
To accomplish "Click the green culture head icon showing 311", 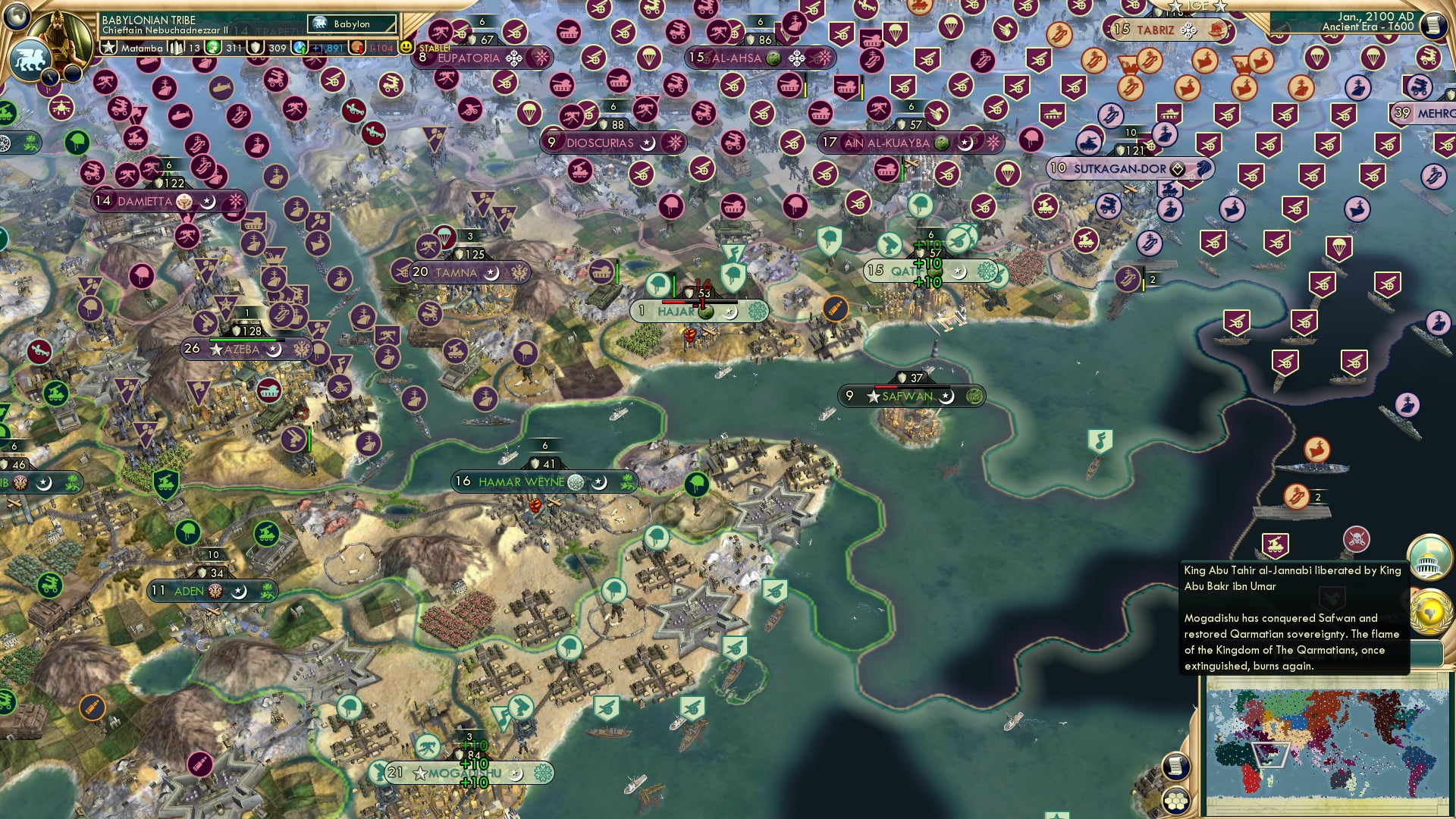I will [212, 47].
